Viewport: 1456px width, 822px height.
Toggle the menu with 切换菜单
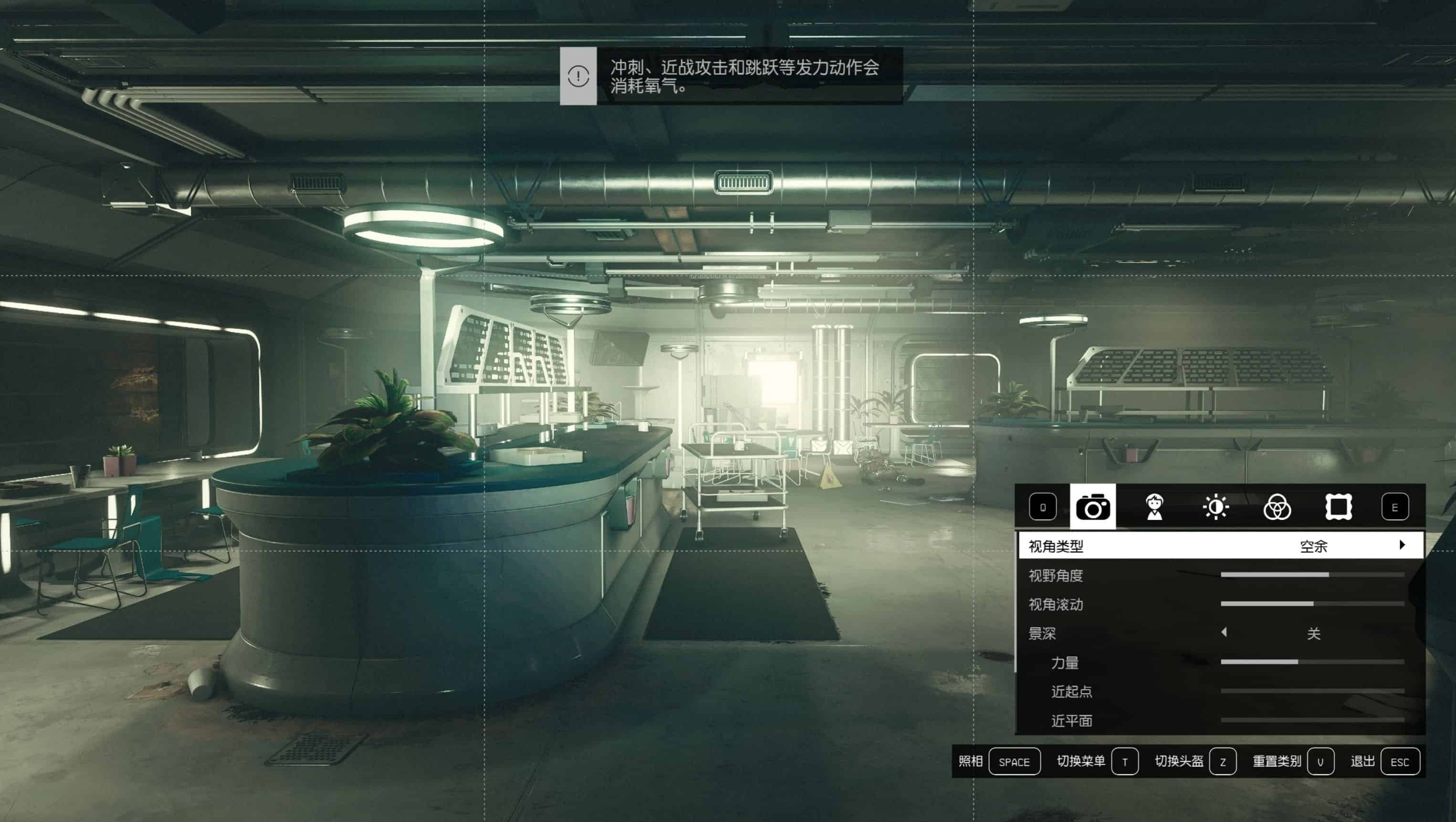(1124, 762)
